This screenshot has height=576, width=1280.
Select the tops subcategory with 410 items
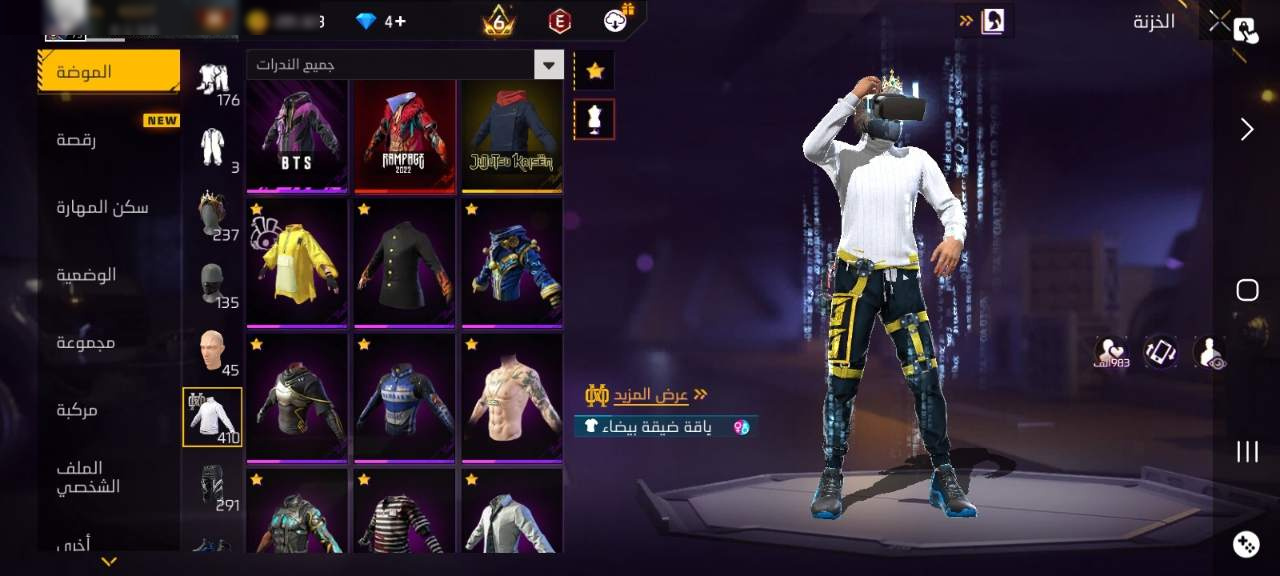[212, 417]
